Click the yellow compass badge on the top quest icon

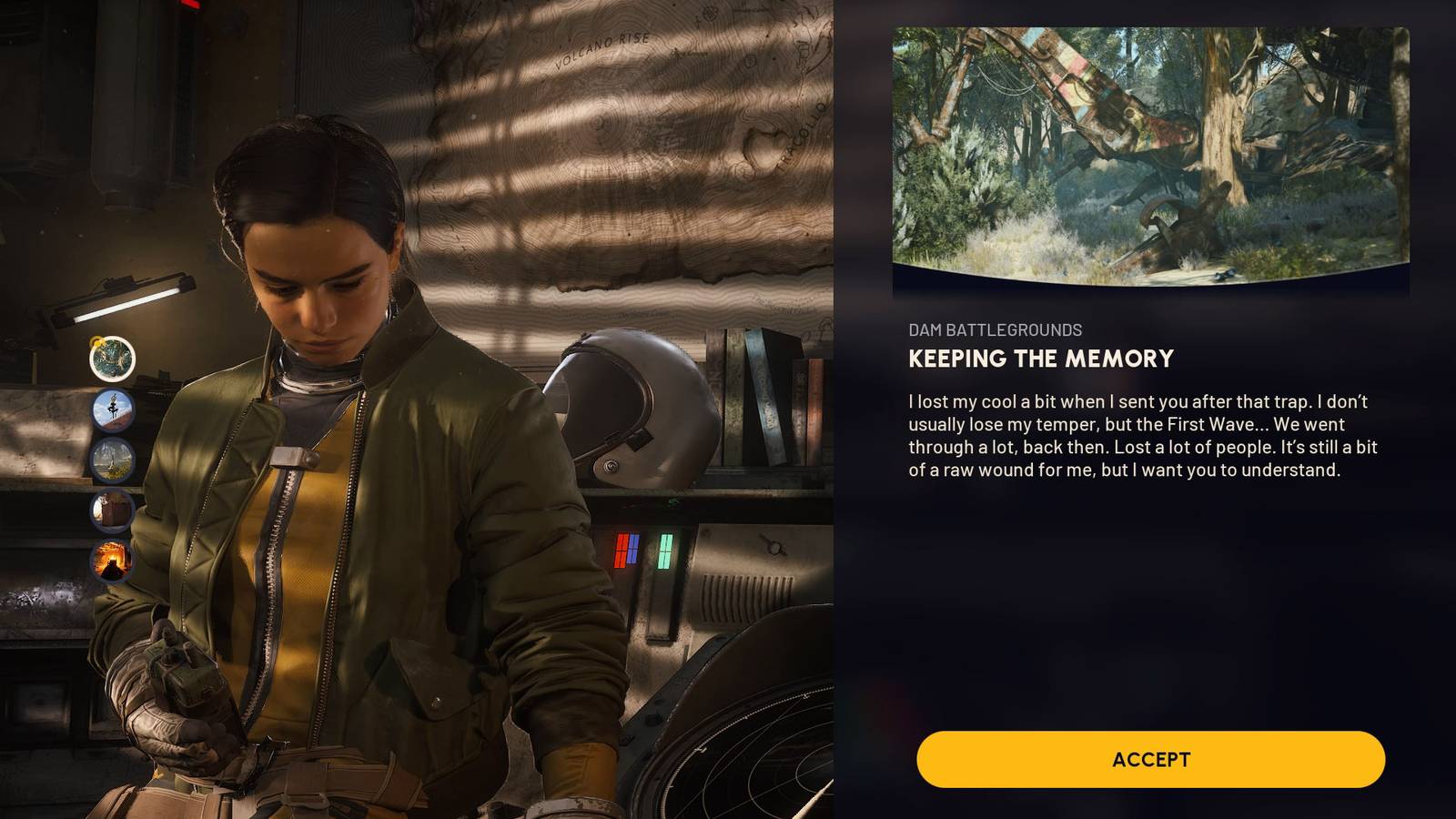tap(97, 342)
